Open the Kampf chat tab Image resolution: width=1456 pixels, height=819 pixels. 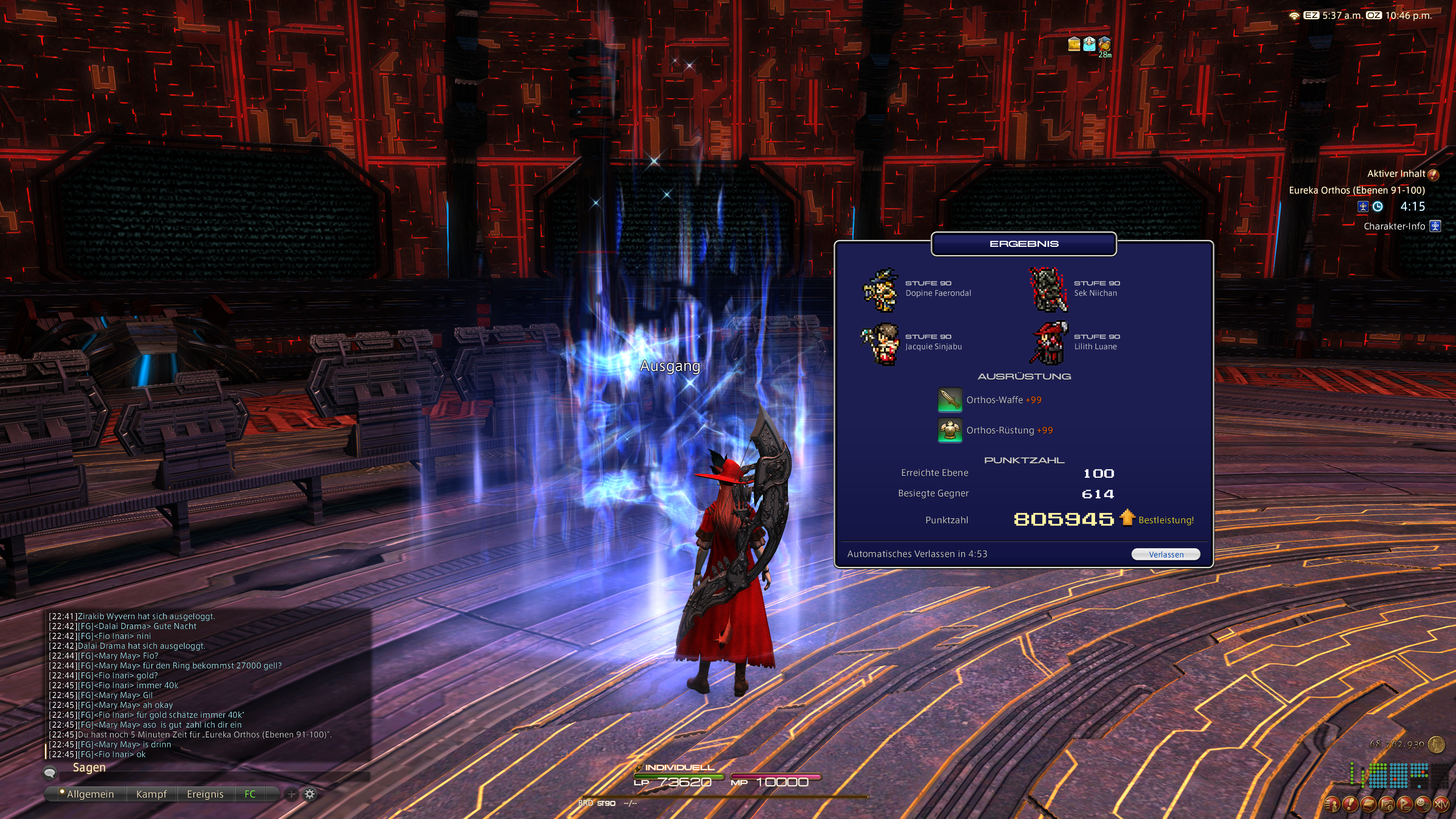(151, 794)
